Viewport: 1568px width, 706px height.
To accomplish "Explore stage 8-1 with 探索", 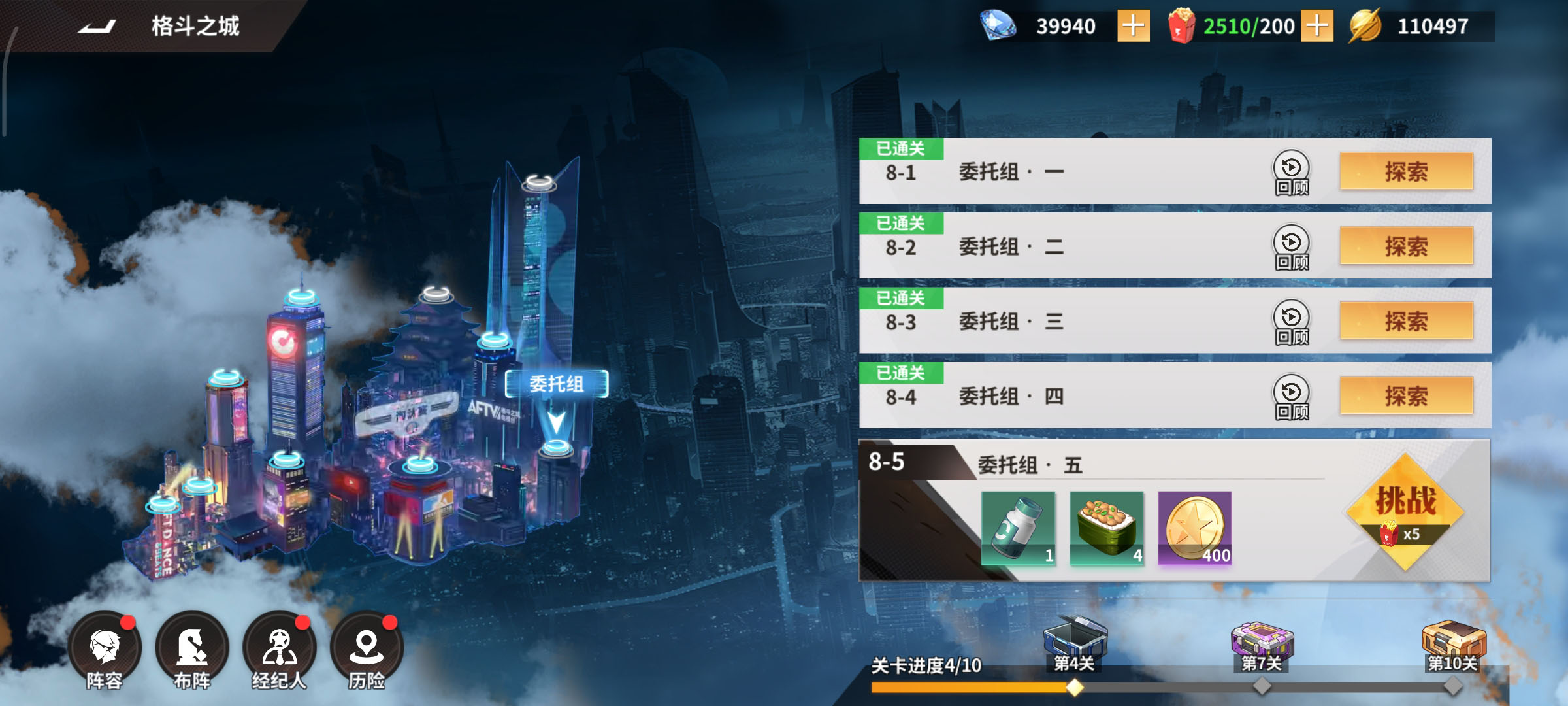I will tap(1406, 172).
